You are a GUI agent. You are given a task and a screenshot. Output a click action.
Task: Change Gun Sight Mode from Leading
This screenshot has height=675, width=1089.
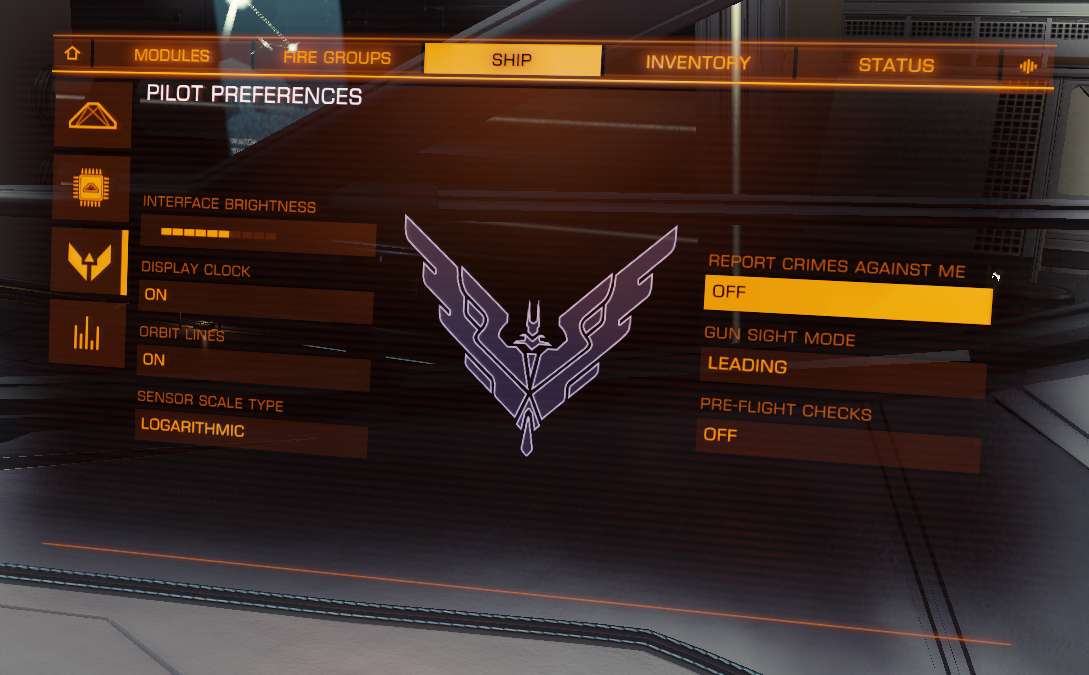(844, 368)
